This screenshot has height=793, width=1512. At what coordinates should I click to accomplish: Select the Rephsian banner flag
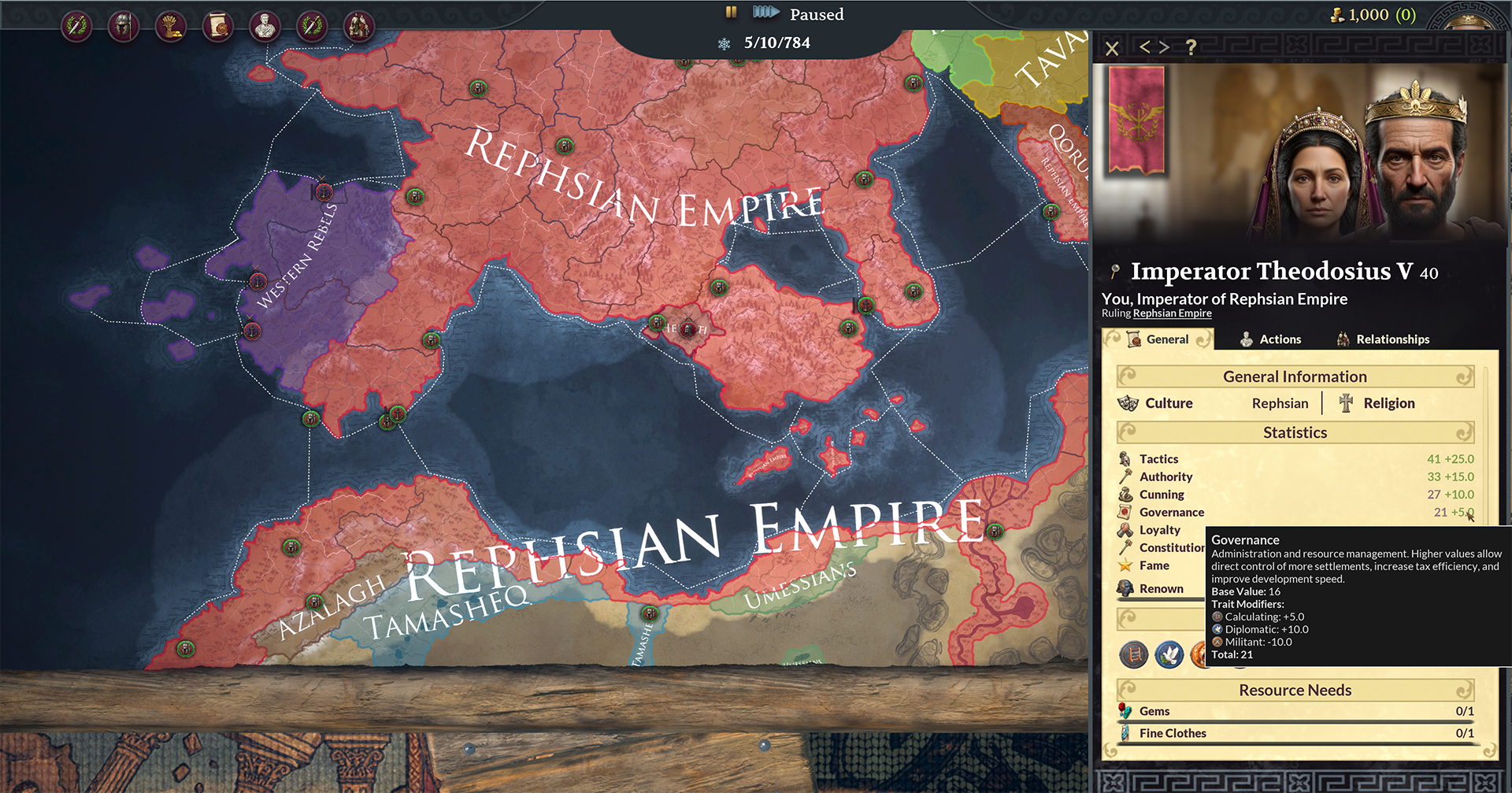(x=1136, y=120)
